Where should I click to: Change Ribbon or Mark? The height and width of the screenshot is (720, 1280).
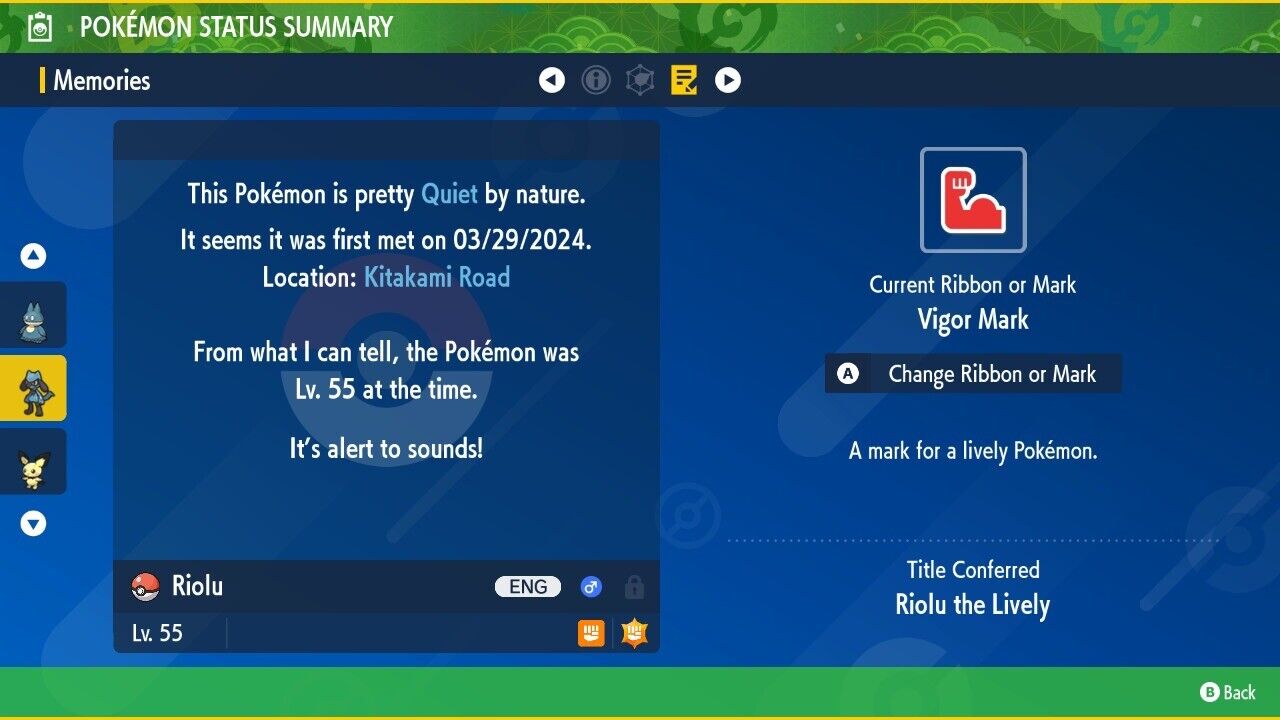973,374
